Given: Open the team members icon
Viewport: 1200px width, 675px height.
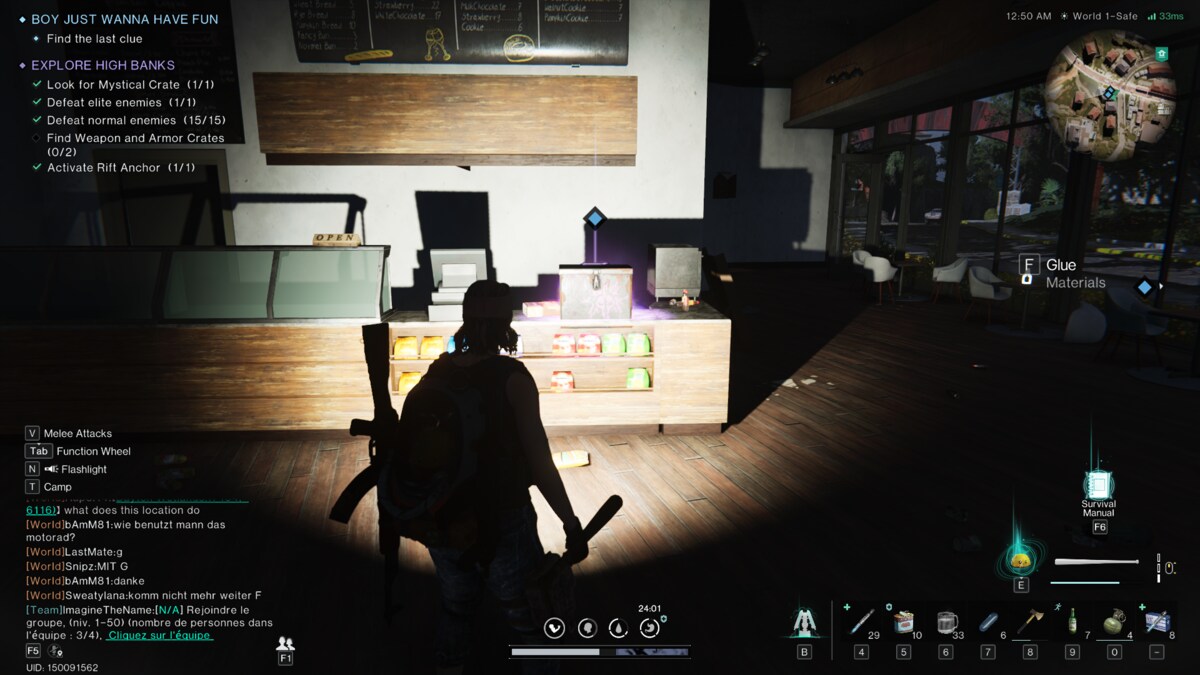Looking at the screenshot, I should click(285, 644).
